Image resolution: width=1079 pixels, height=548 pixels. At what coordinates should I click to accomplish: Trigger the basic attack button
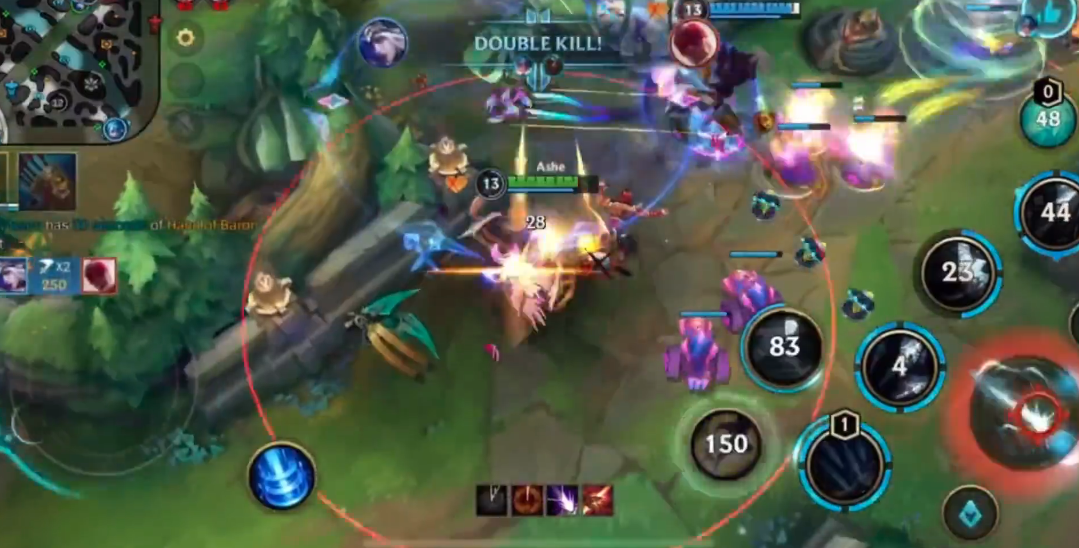click(1025, 412)
